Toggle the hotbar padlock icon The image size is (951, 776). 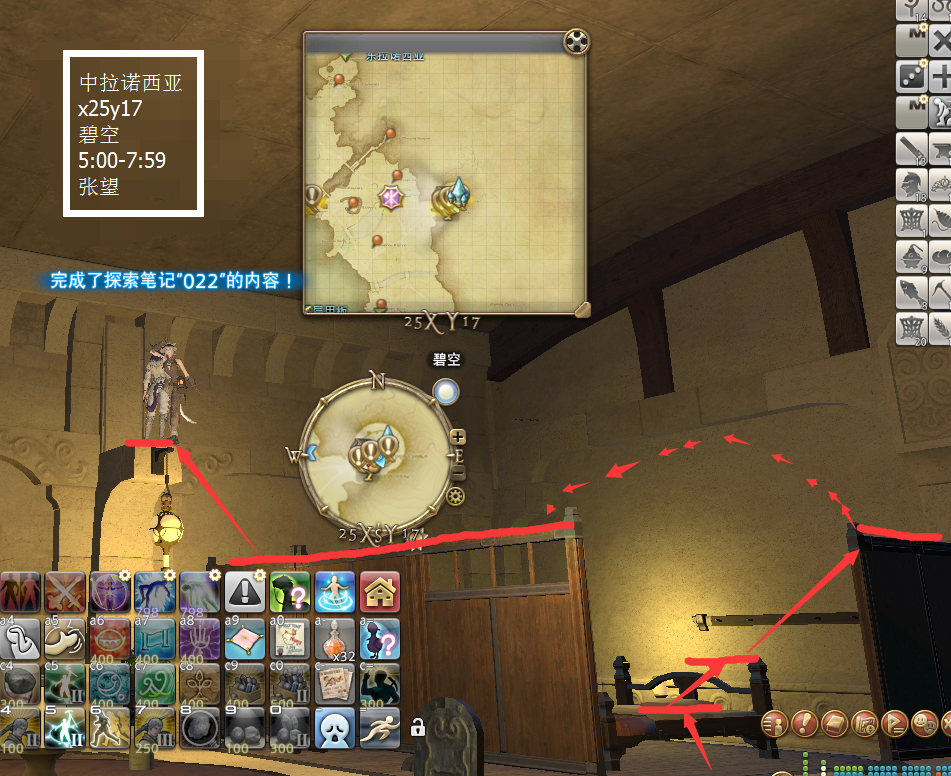coord(418,727)
